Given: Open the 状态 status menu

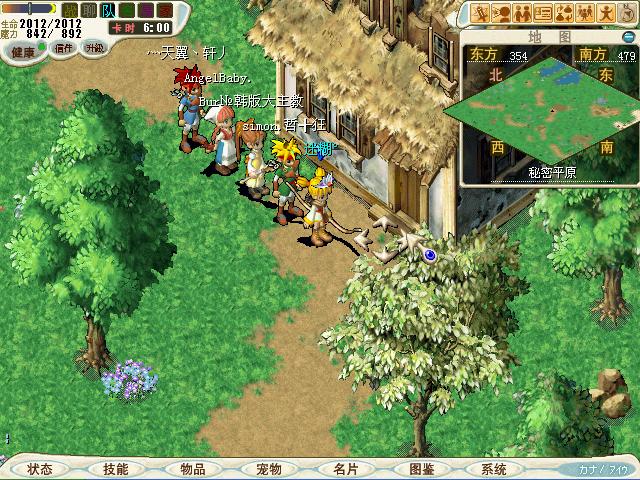Looking at the screenshot, I should pos(40,468).
